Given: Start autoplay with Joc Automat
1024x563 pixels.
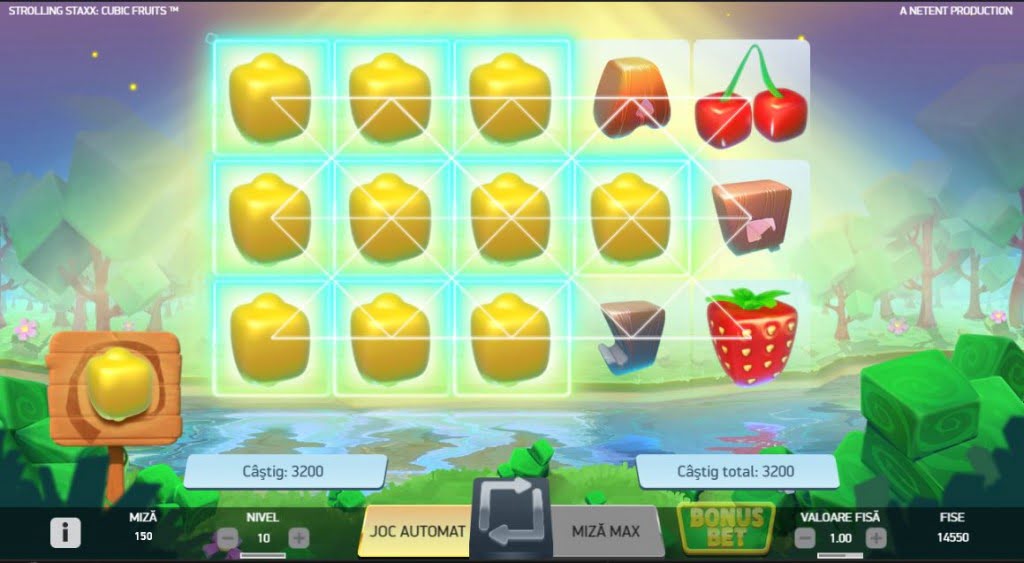Looking at the screenshot, I should (415, 531).
